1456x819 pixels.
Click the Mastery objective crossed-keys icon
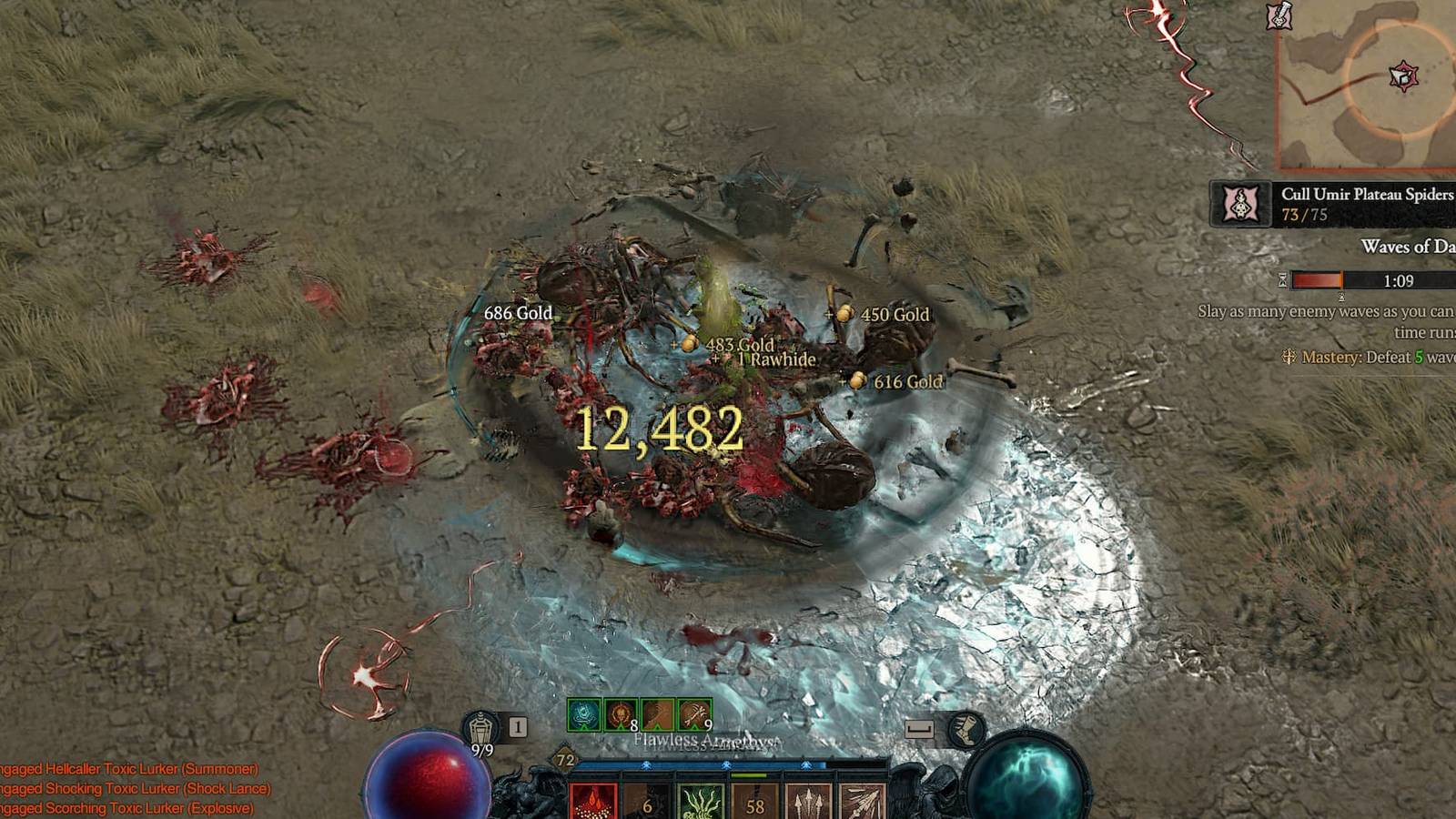pos(1289,358)
